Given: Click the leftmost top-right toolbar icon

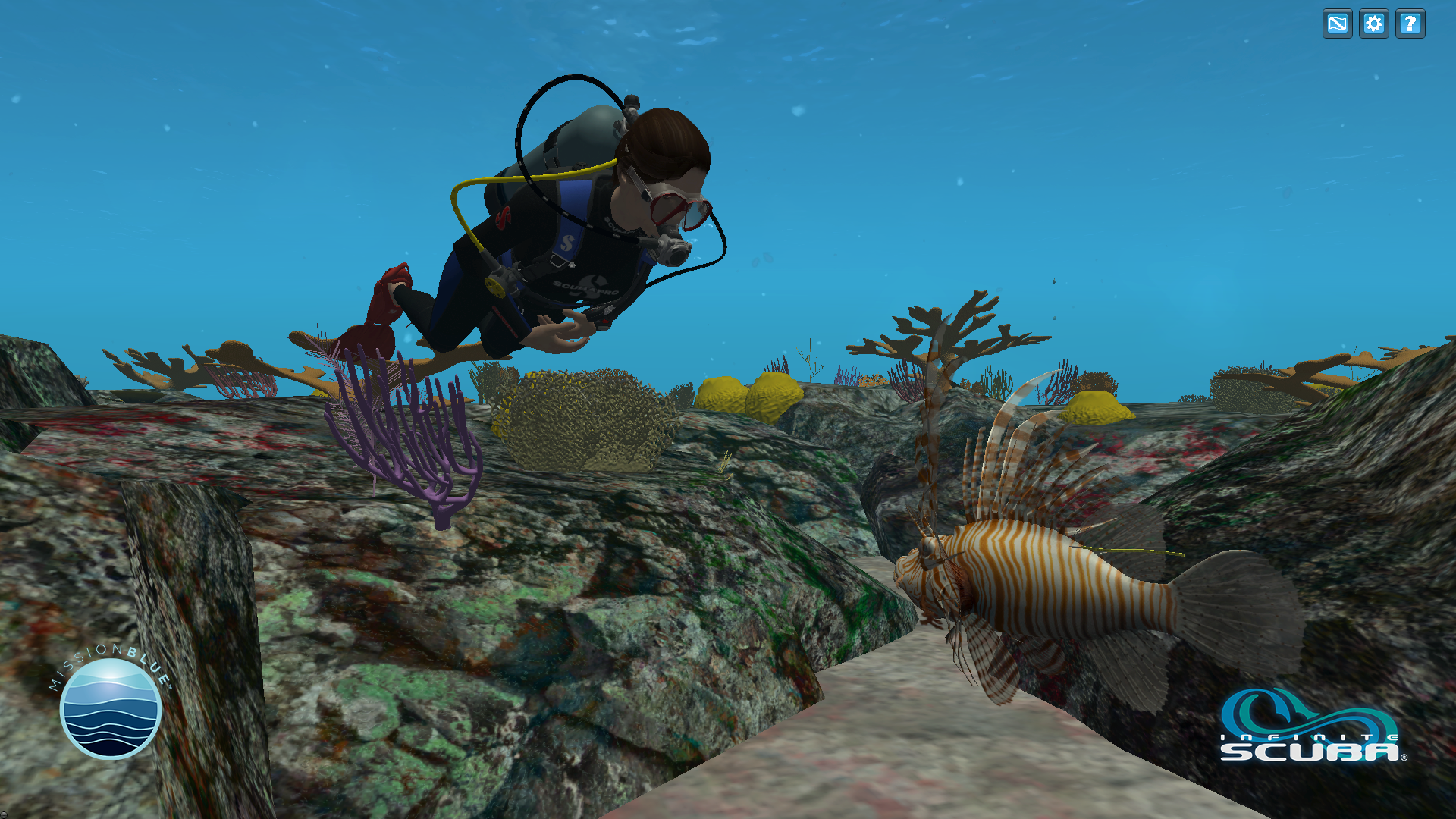Looking at the screenshot, I should 1337,24.
